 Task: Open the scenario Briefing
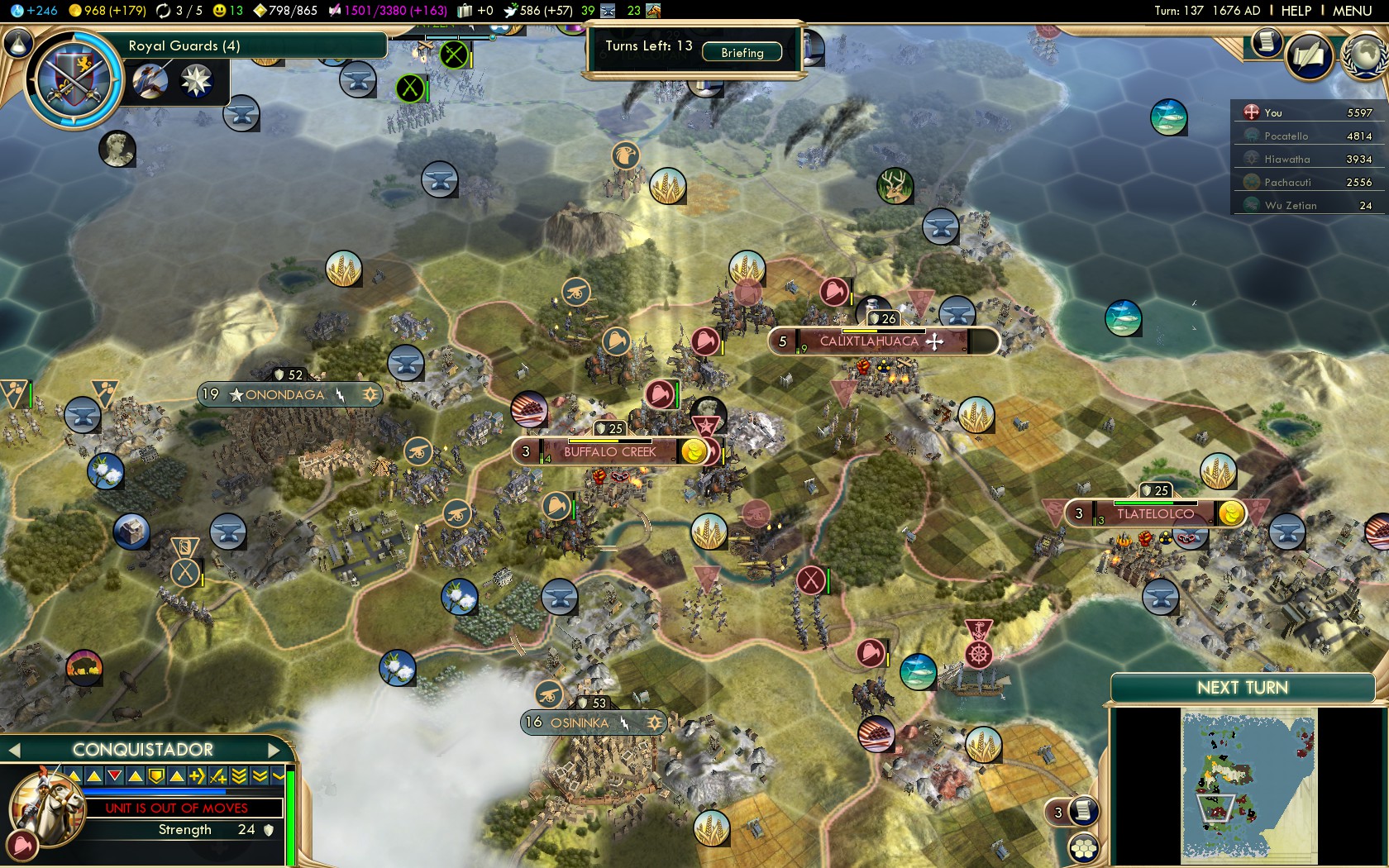tap(742, 53)
